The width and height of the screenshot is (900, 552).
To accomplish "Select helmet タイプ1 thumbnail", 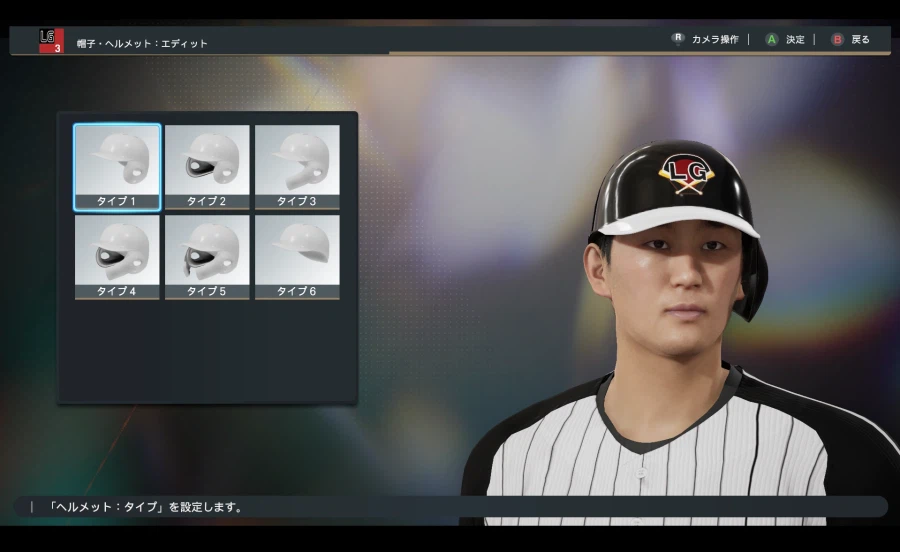I will point(117,166).
